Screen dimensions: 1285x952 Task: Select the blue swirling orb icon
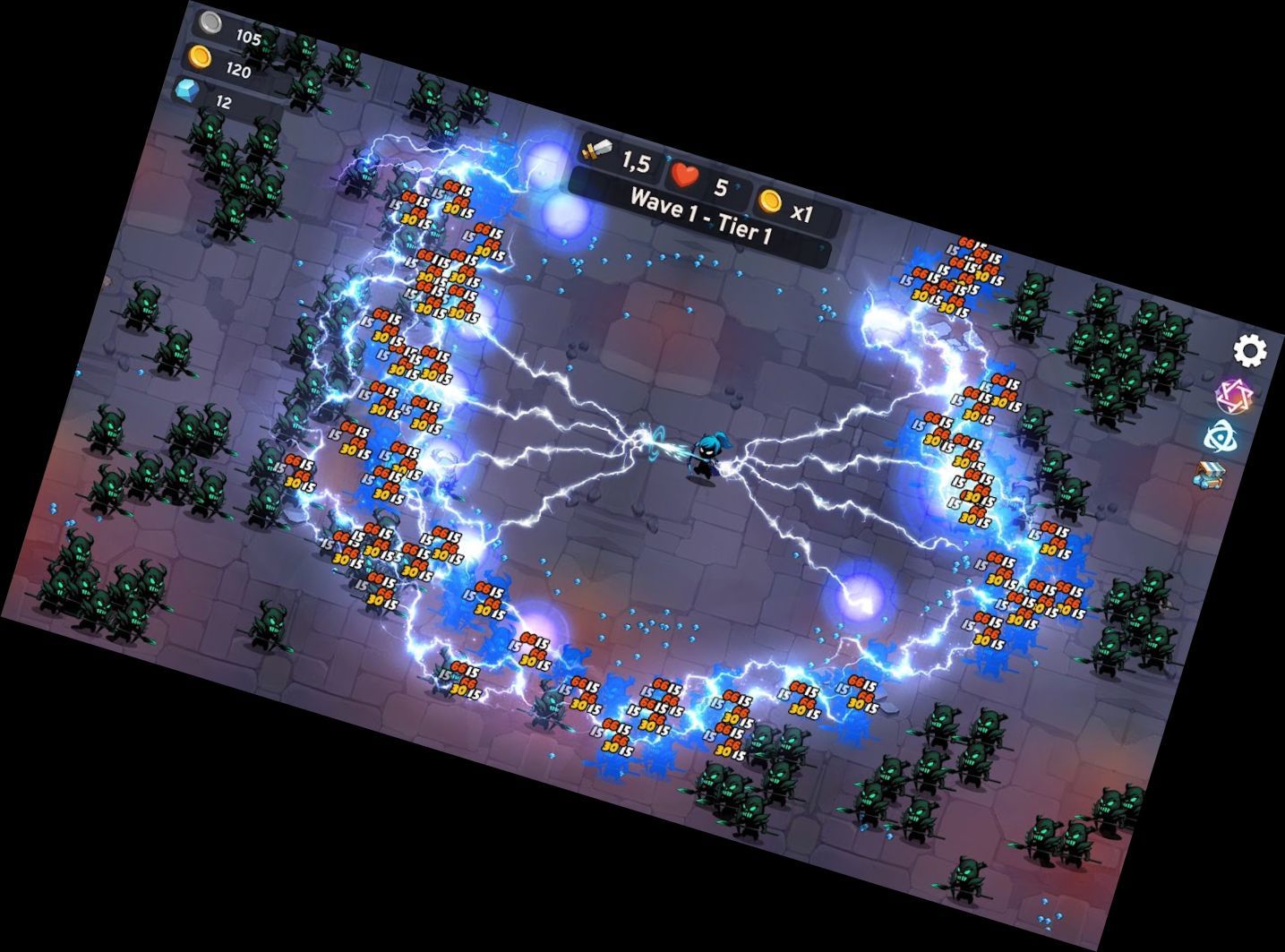(1221, 436)
